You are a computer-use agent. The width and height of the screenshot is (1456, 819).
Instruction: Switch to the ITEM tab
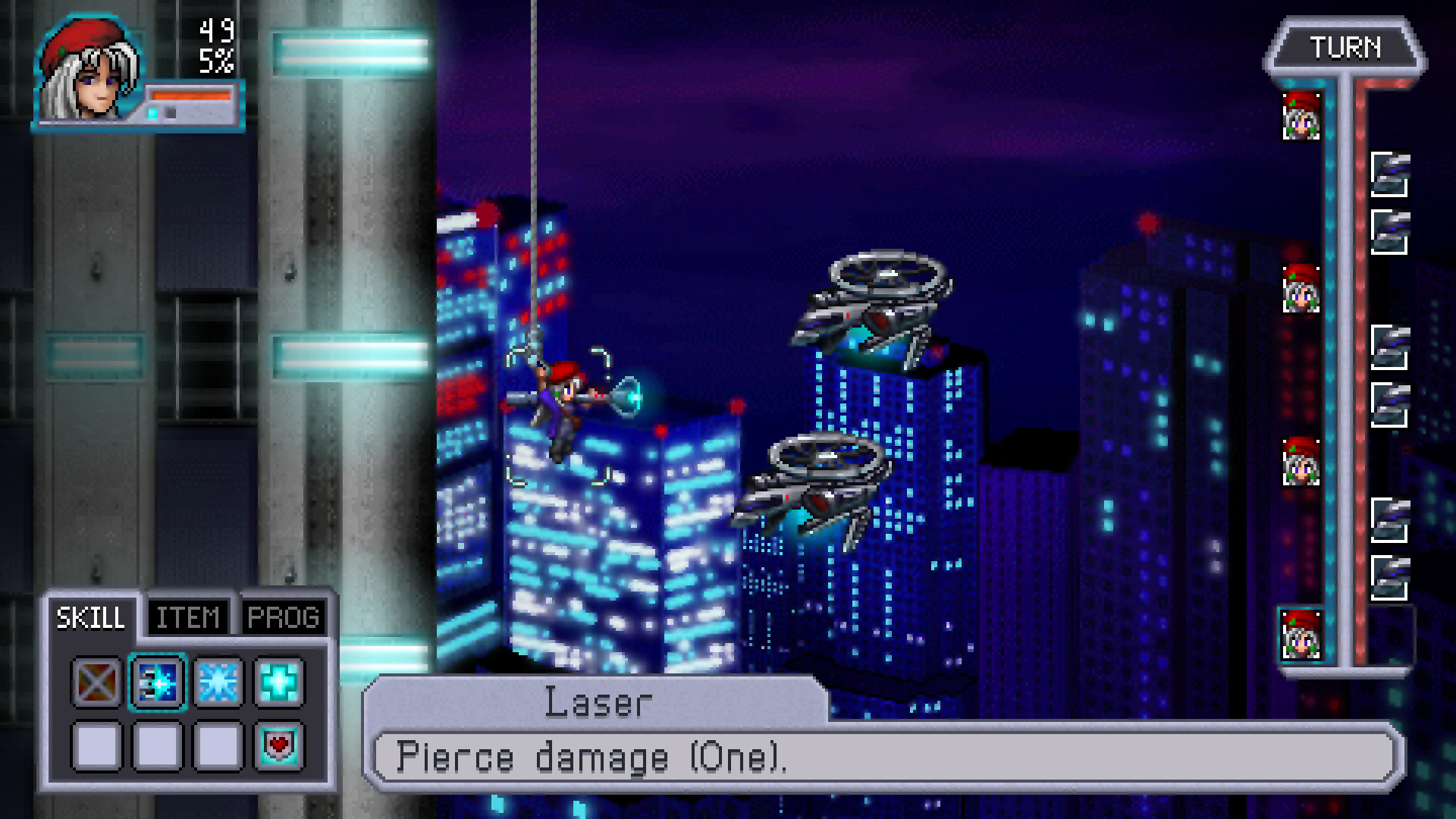tap(188, 617)
